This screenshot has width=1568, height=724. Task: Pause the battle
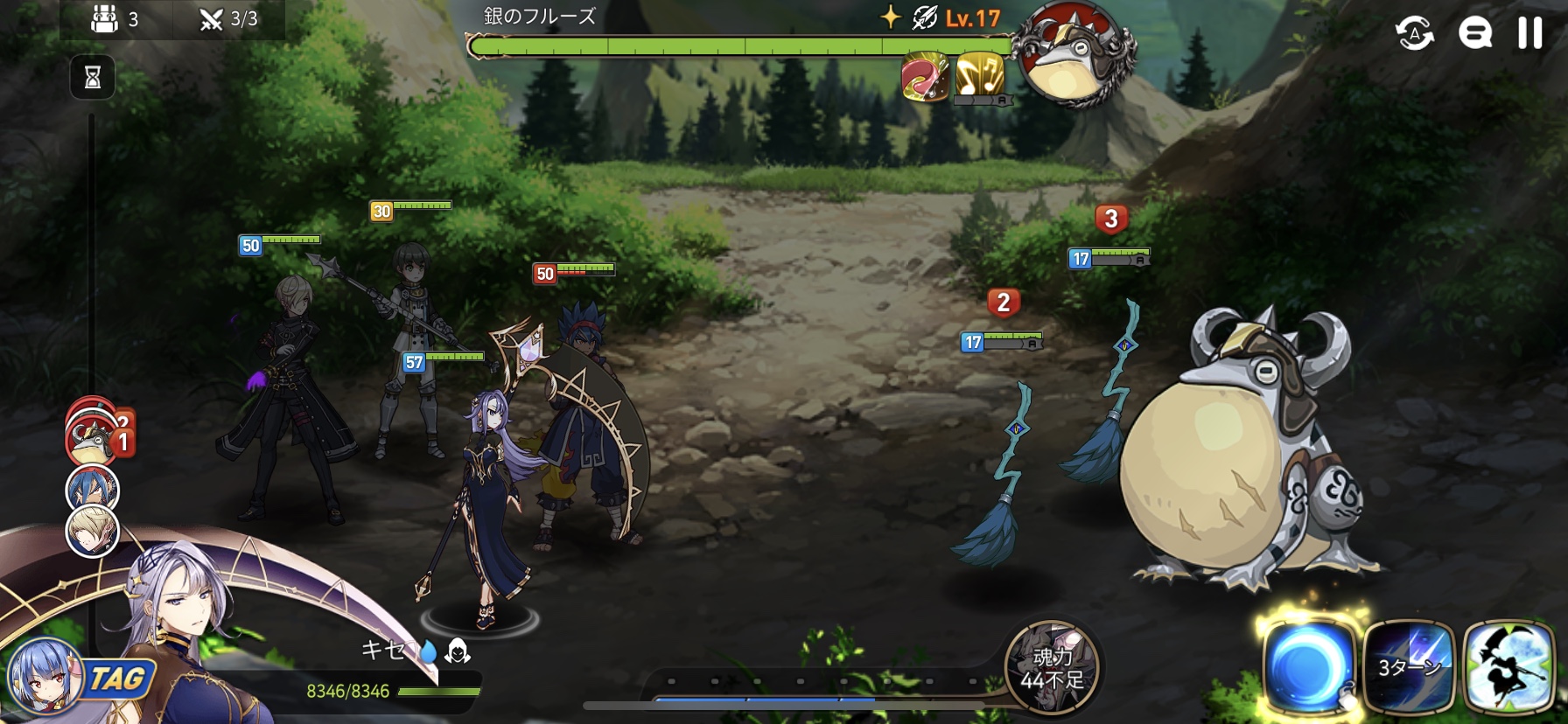click(1529, 33)
